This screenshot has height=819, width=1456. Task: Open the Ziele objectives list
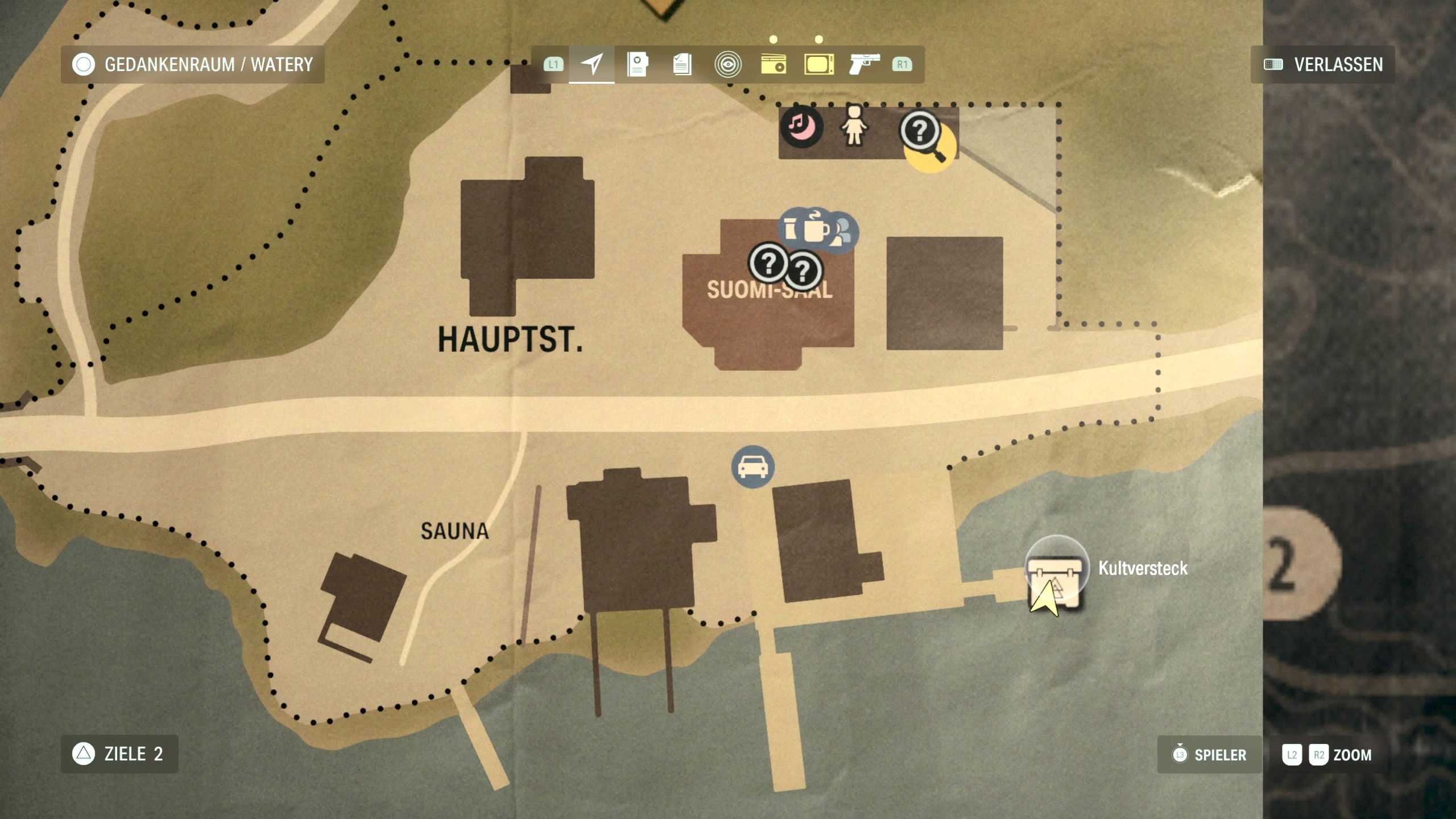119,754
